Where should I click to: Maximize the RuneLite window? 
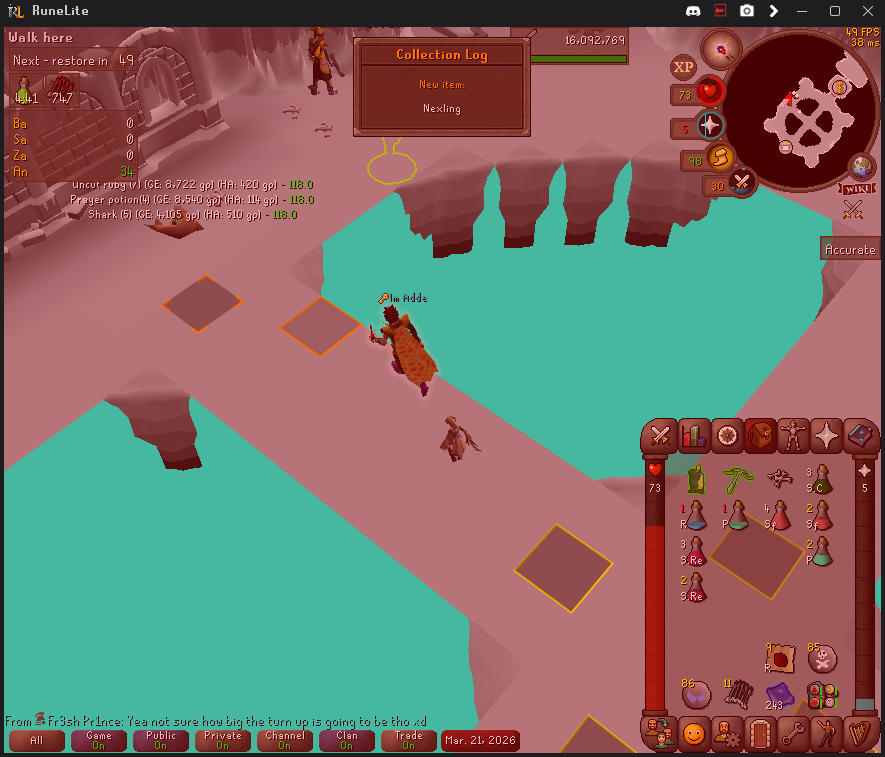835,11
